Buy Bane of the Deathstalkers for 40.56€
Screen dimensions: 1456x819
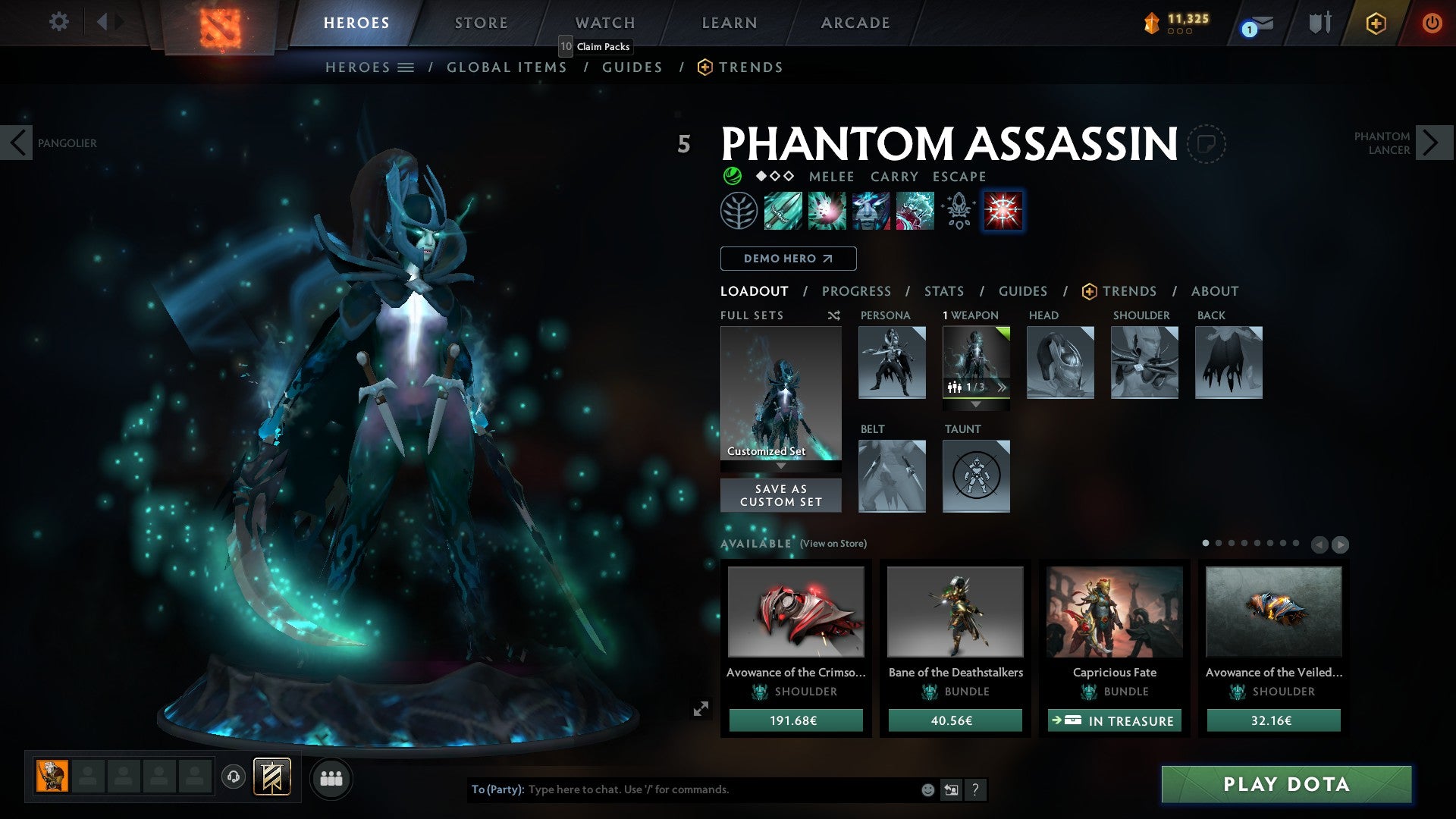tap(955, 720)
